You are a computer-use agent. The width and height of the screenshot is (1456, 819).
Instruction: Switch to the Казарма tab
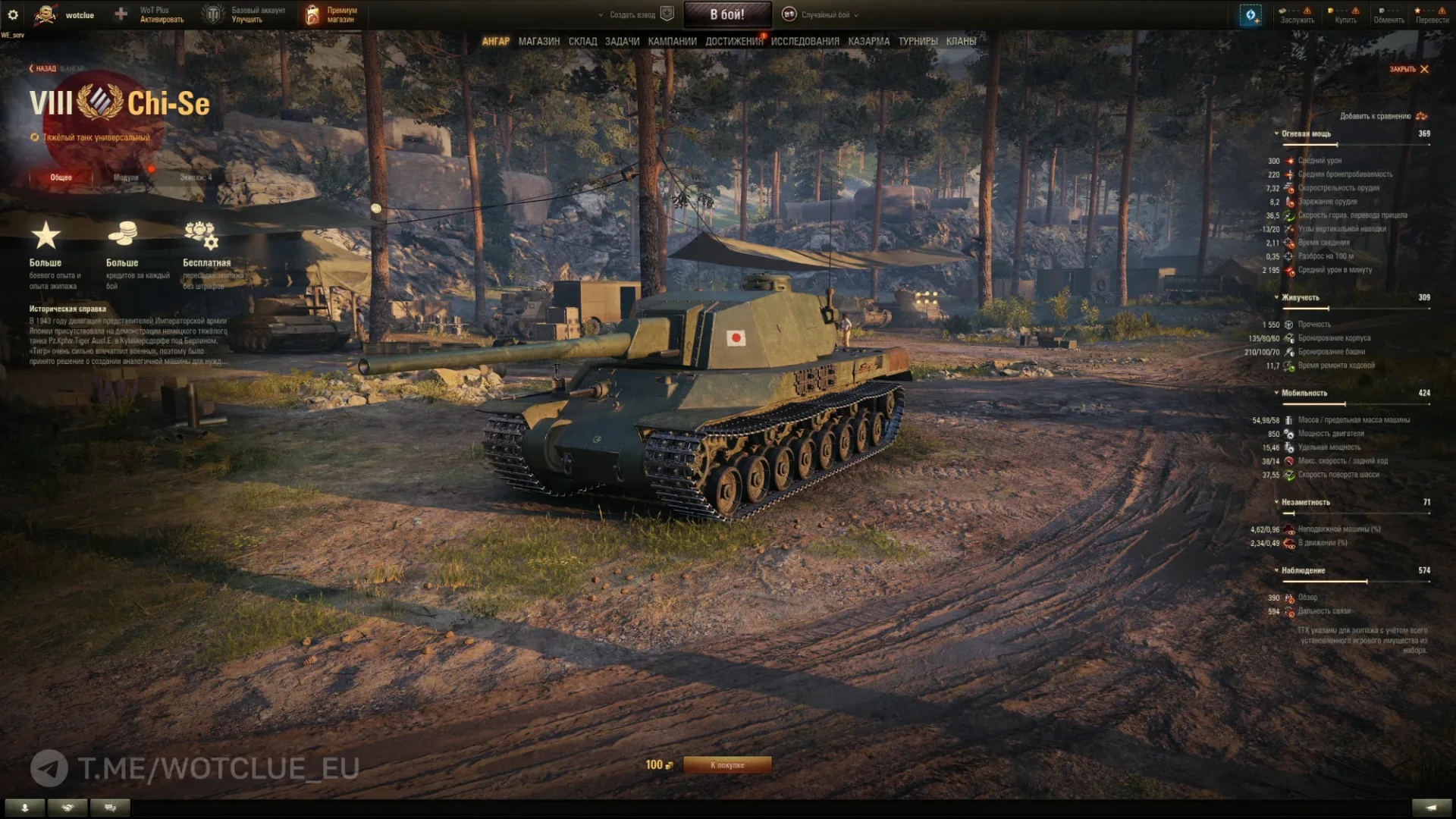click(x=868, y=42)
